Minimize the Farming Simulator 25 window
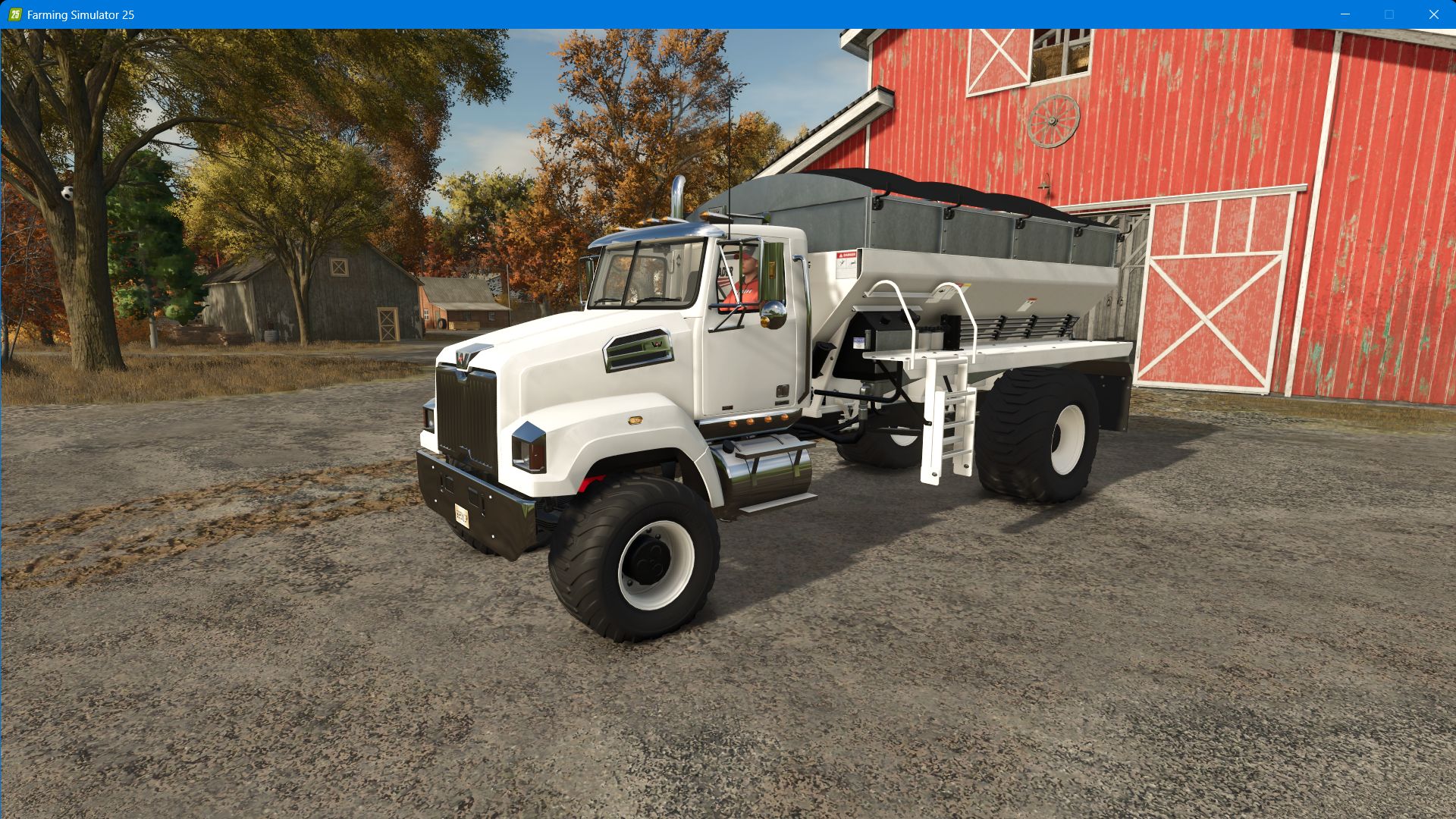This screenshot has height=819, width=1456. [1344, 13]
